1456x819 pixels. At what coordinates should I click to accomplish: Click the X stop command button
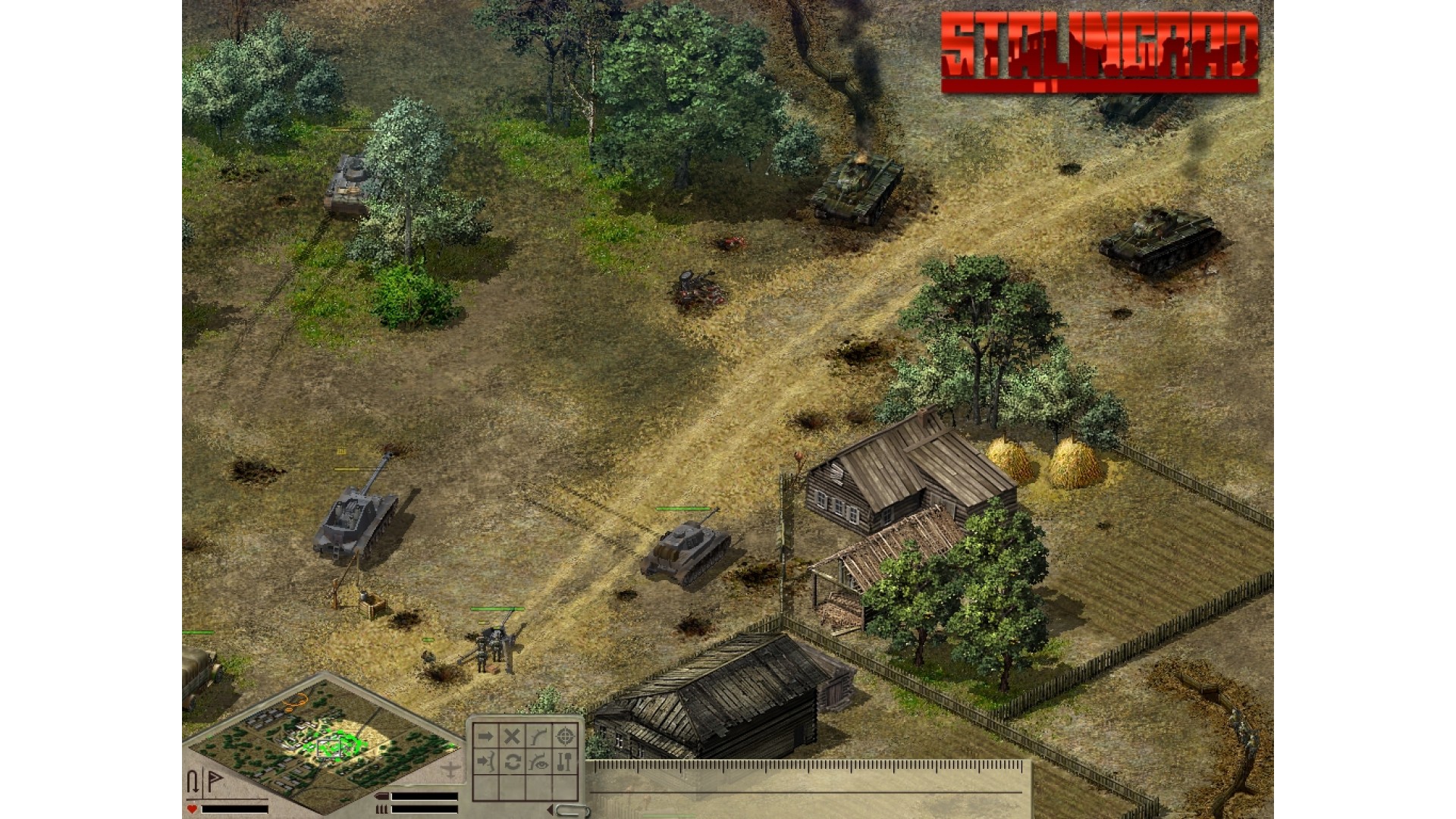tap(512, 736)
